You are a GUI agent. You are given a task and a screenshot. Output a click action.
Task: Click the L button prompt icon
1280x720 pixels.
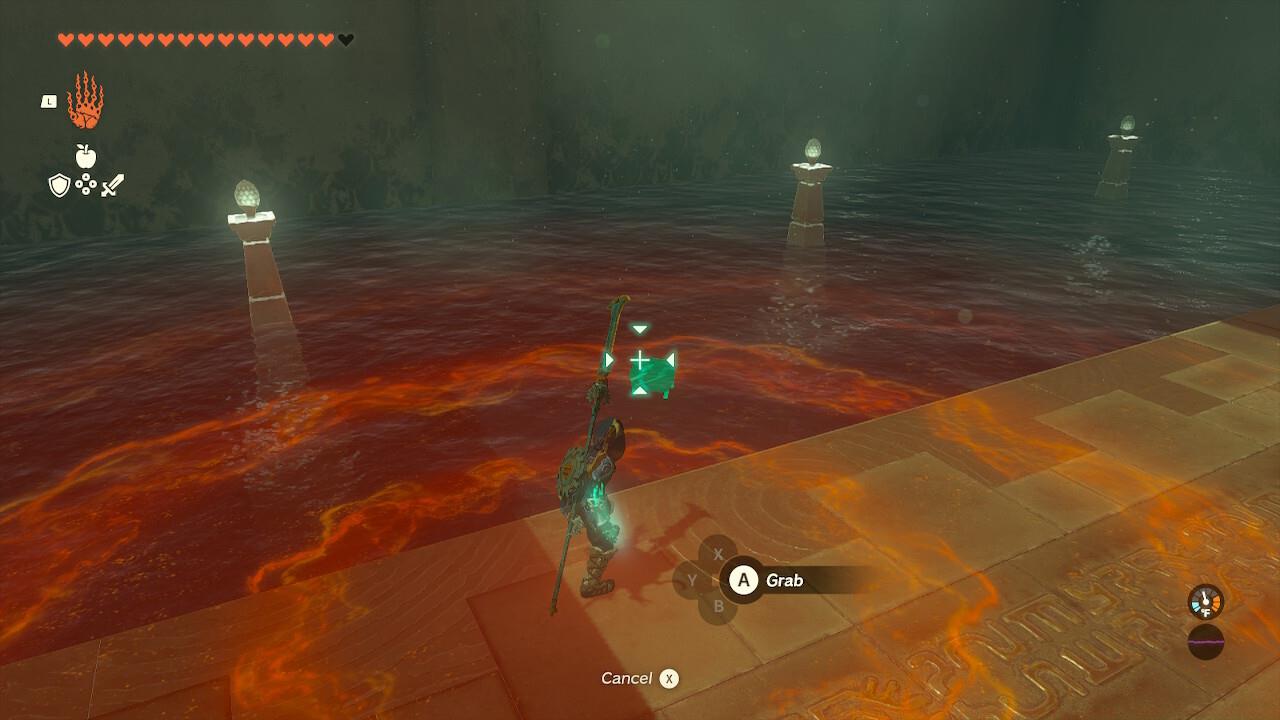pos(48,101)
